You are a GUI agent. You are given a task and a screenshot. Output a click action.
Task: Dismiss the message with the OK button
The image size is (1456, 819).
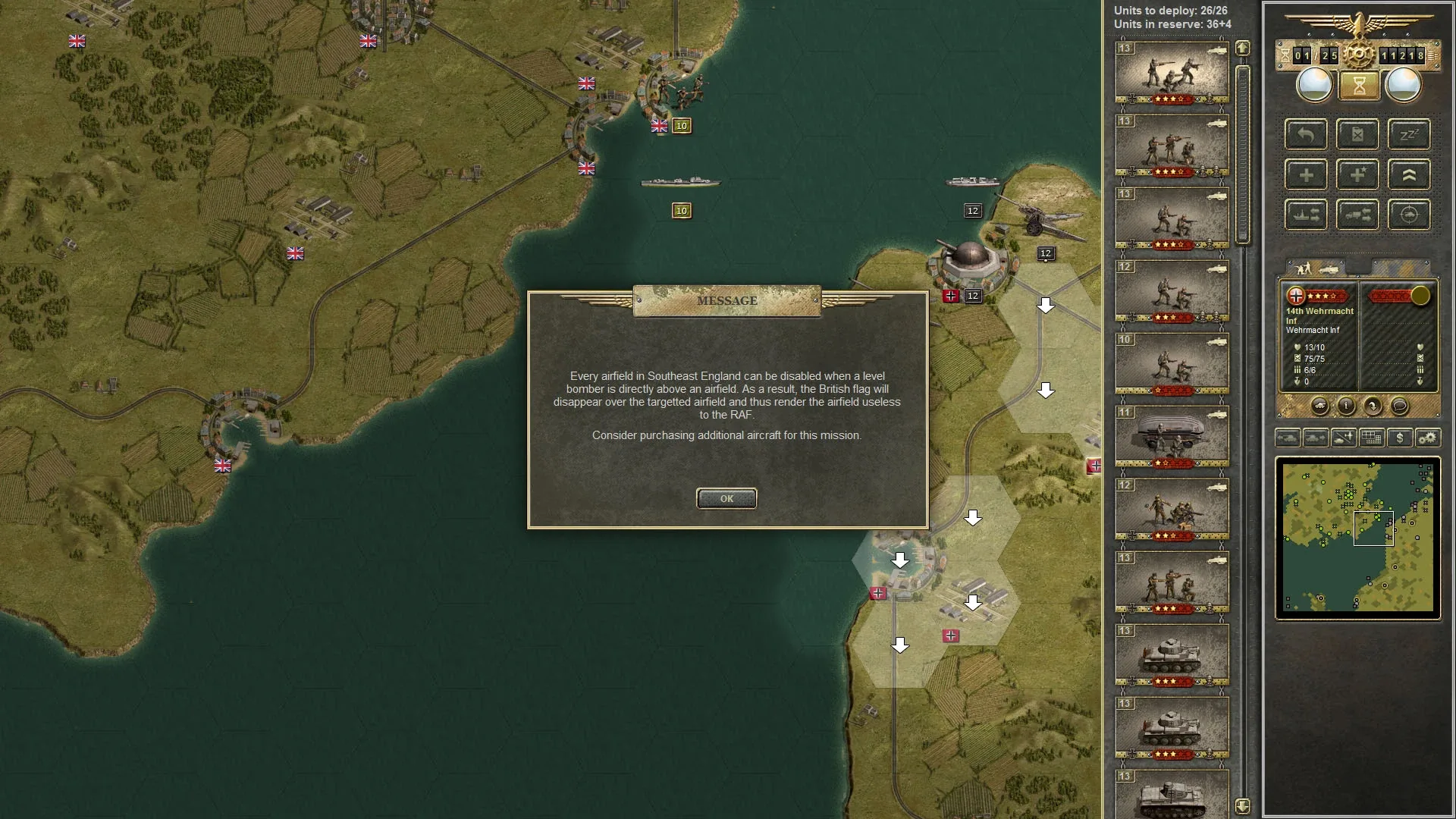(726, 498)
